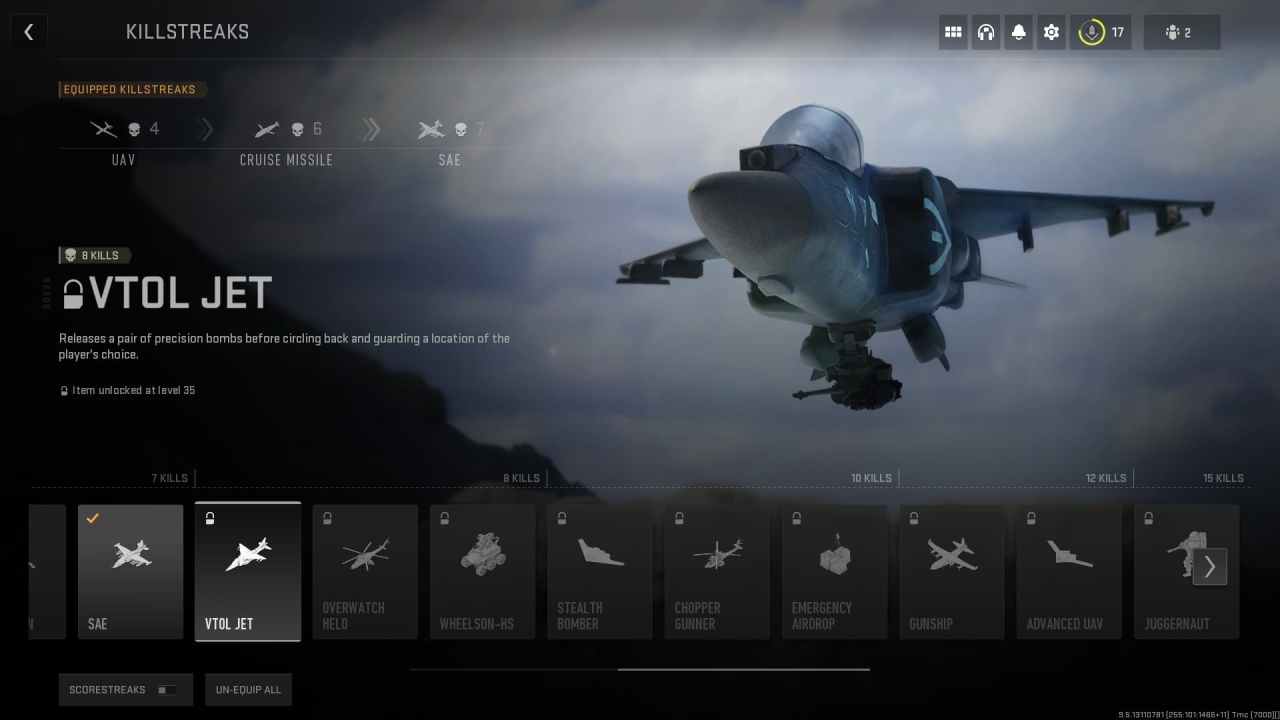Open the notifications bell
The height and width of the screenshot is (720, 1280).
(1018, 32)
